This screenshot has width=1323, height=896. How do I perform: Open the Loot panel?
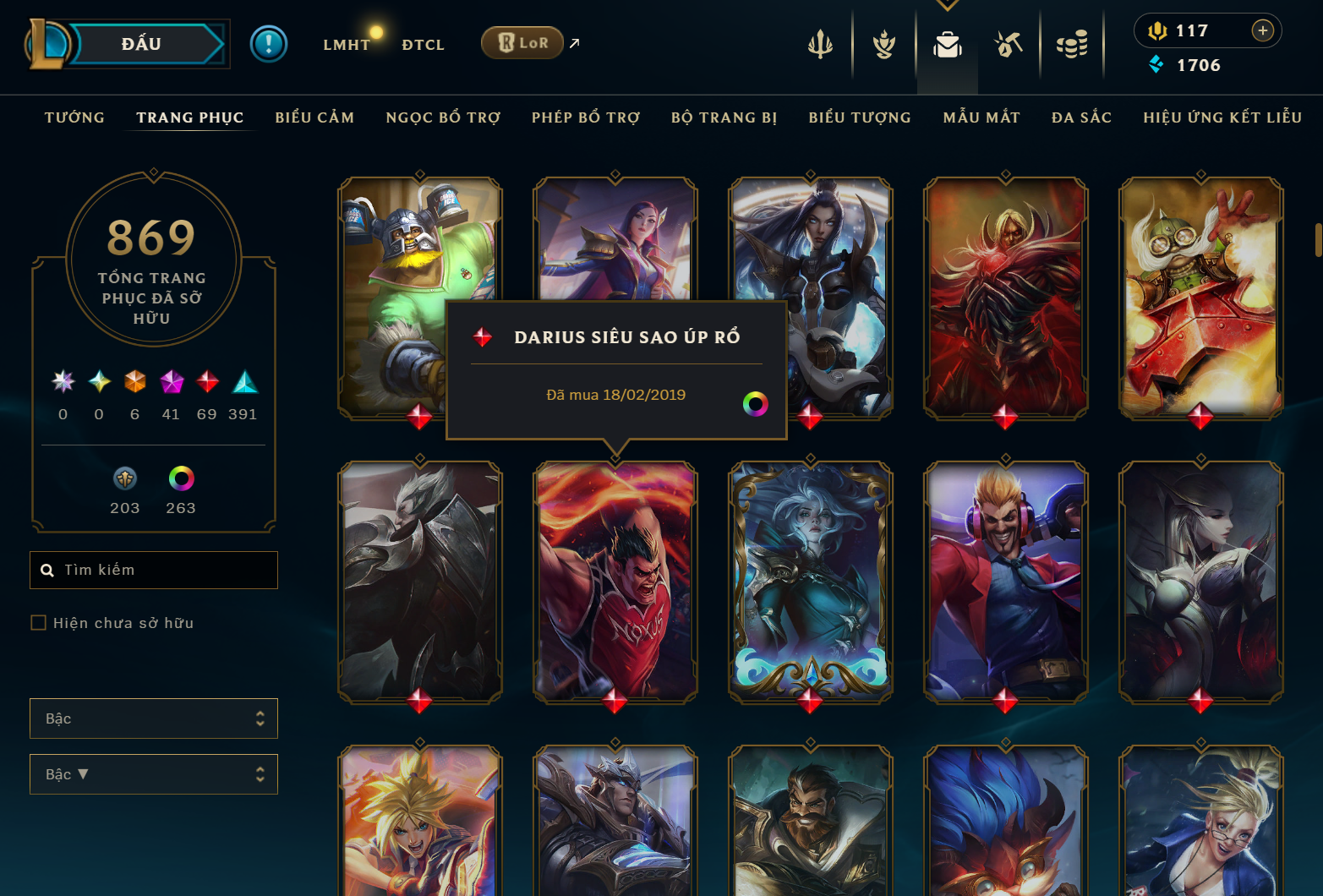pos(1006,44)
